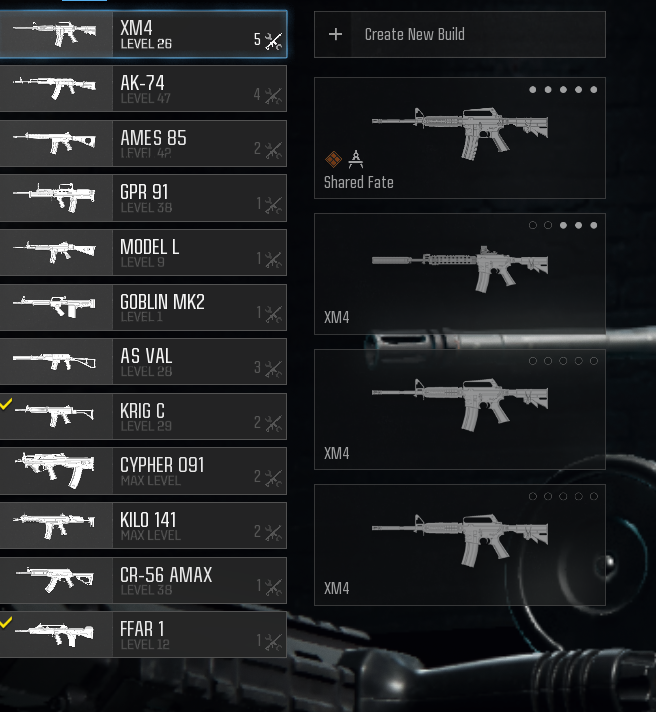
Task: Select the XM4 weapon row
Action: pyautogui.click(x=143, y=35)
